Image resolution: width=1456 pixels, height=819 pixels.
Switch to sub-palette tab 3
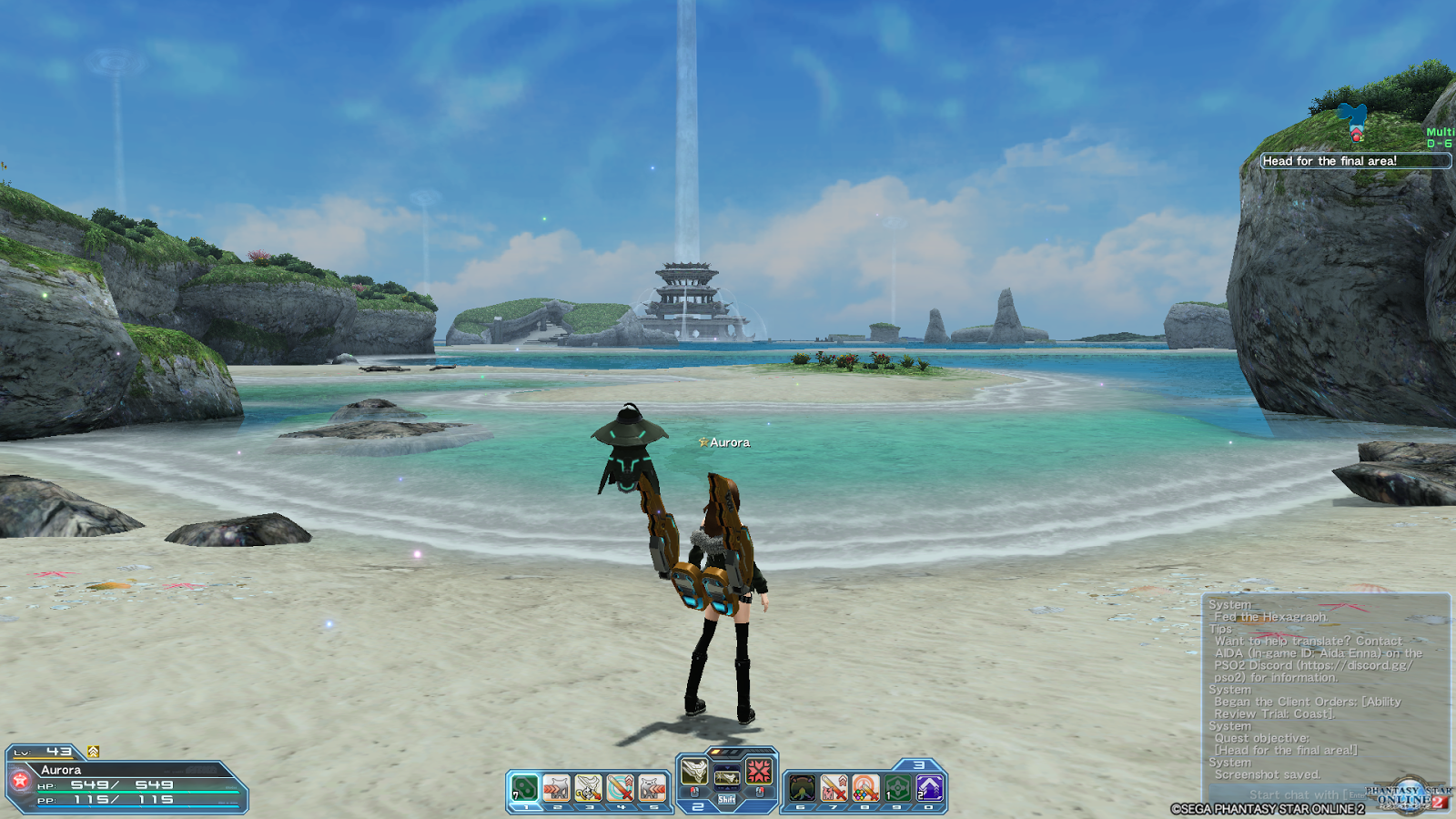[x=919, y=765]
